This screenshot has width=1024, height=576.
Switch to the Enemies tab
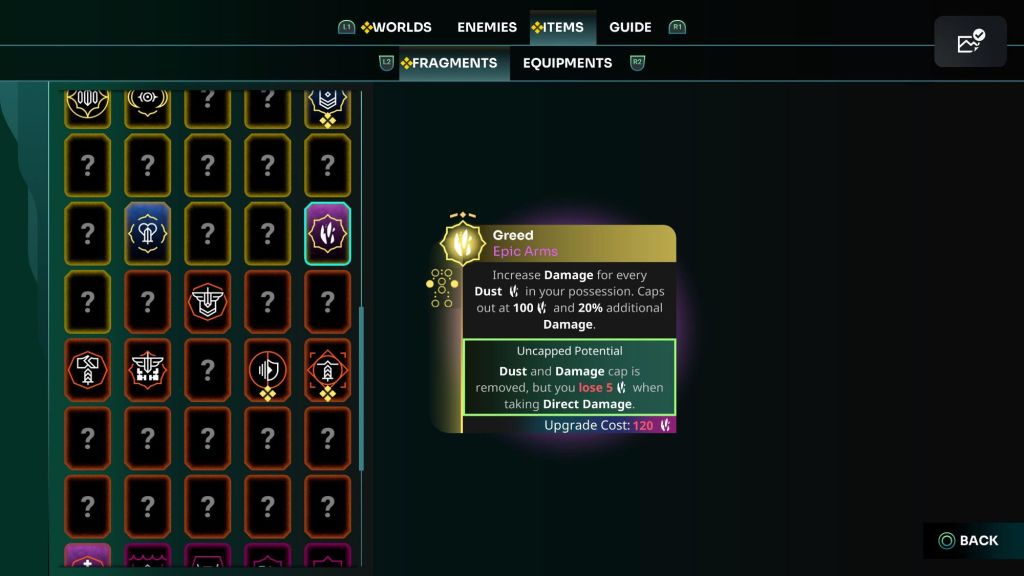point(487,27)
